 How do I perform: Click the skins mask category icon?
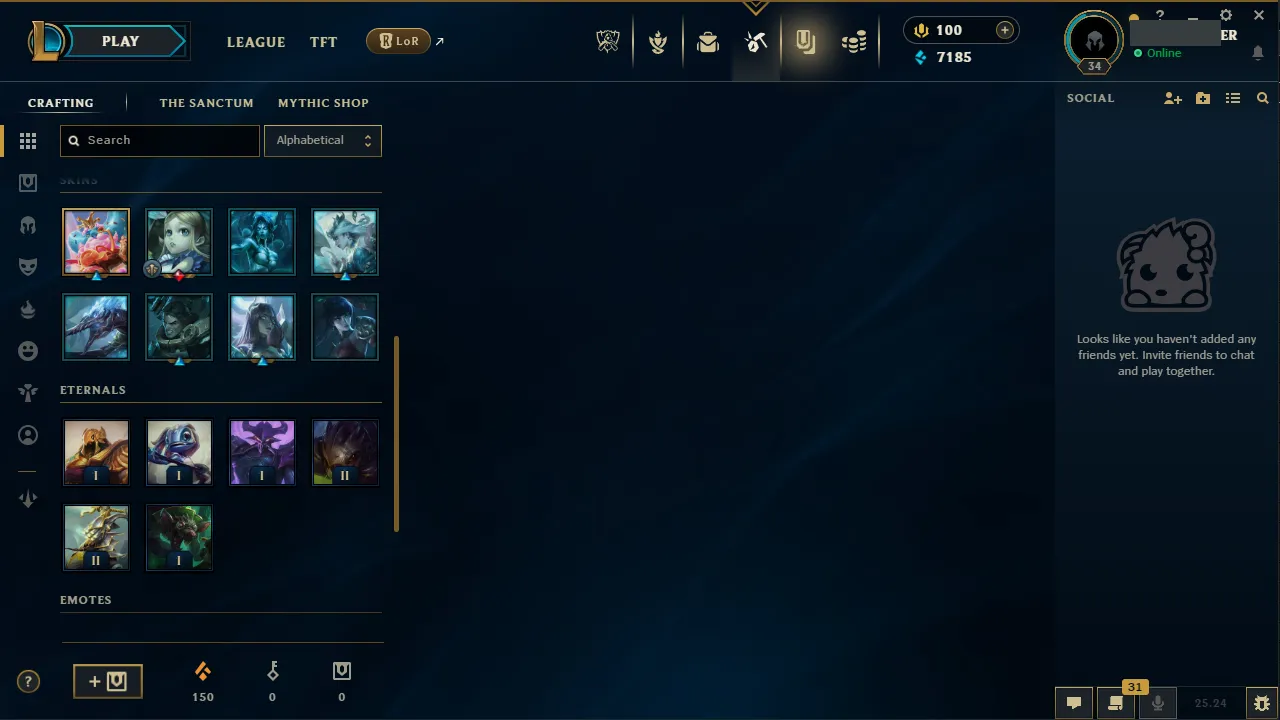pos(28,266)
